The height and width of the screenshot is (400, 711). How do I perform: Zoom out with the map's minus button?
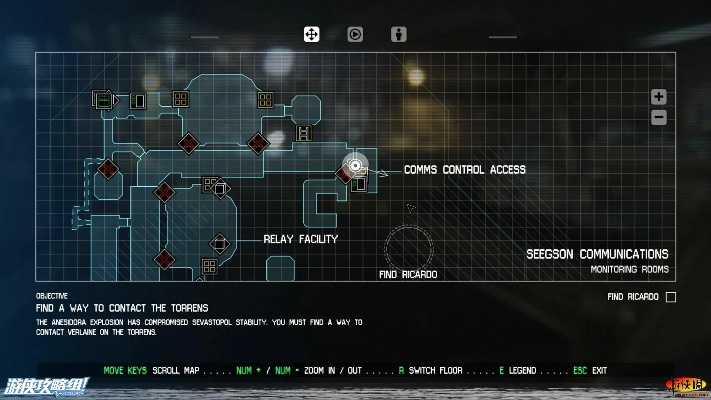tap(658, 117)
